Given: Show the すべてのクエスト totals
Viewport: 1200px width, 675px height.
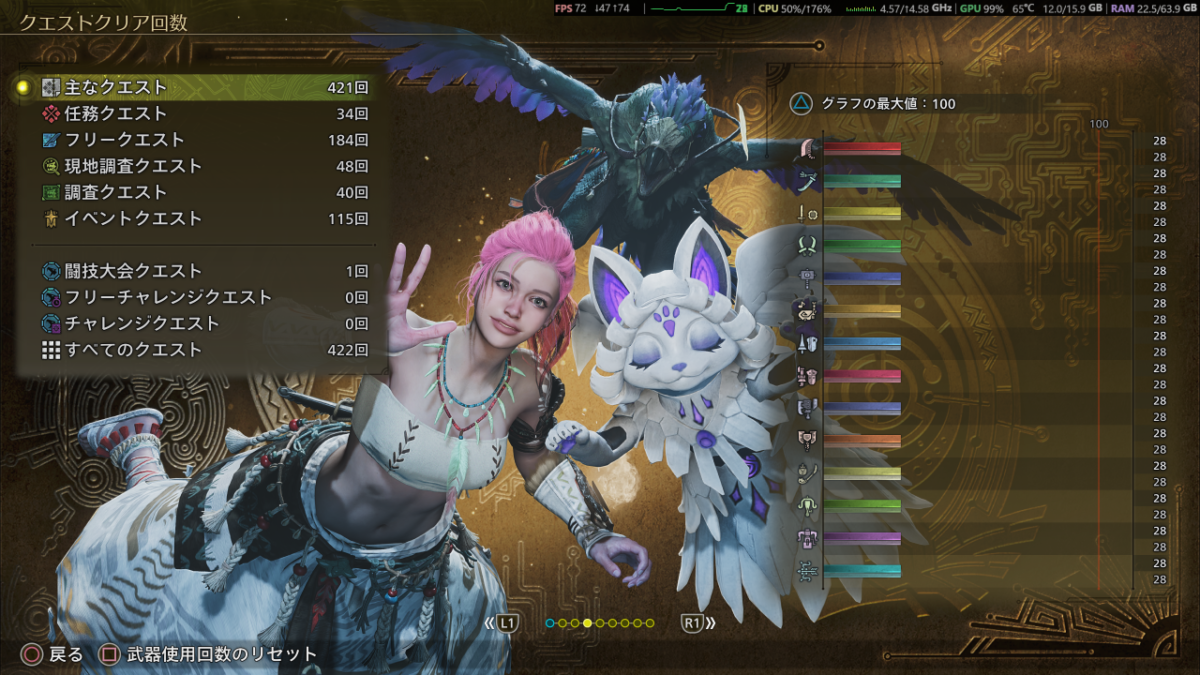Looking at the screenshot, I should coord(200,350).
